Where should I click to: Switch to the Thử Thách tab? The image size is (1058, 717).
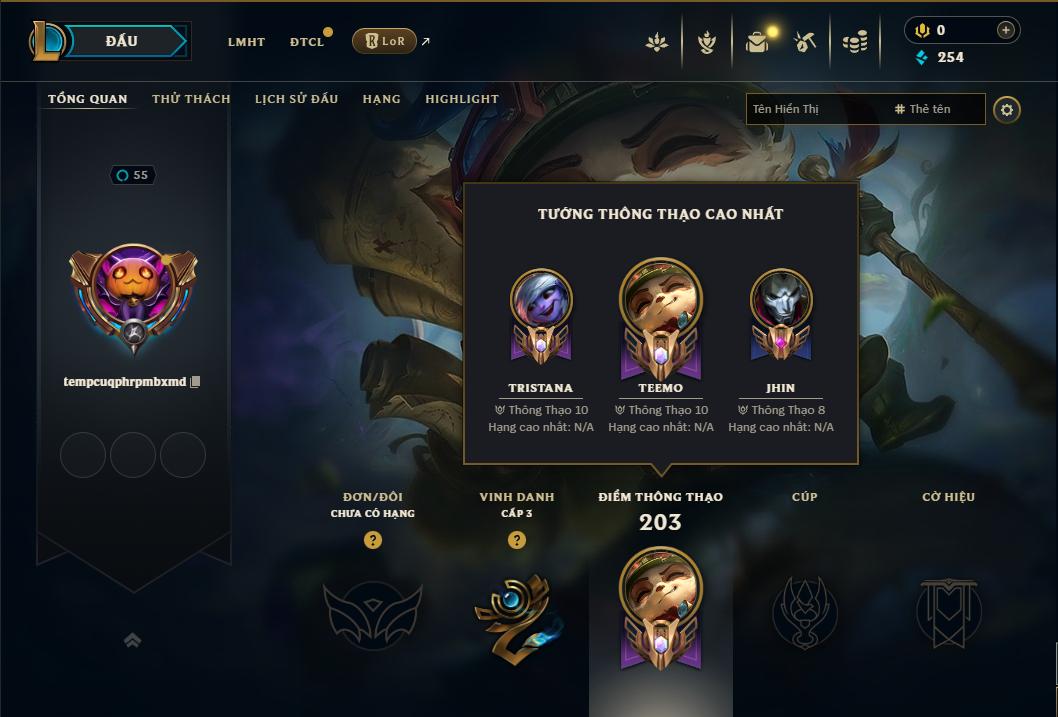click(191, 99)
